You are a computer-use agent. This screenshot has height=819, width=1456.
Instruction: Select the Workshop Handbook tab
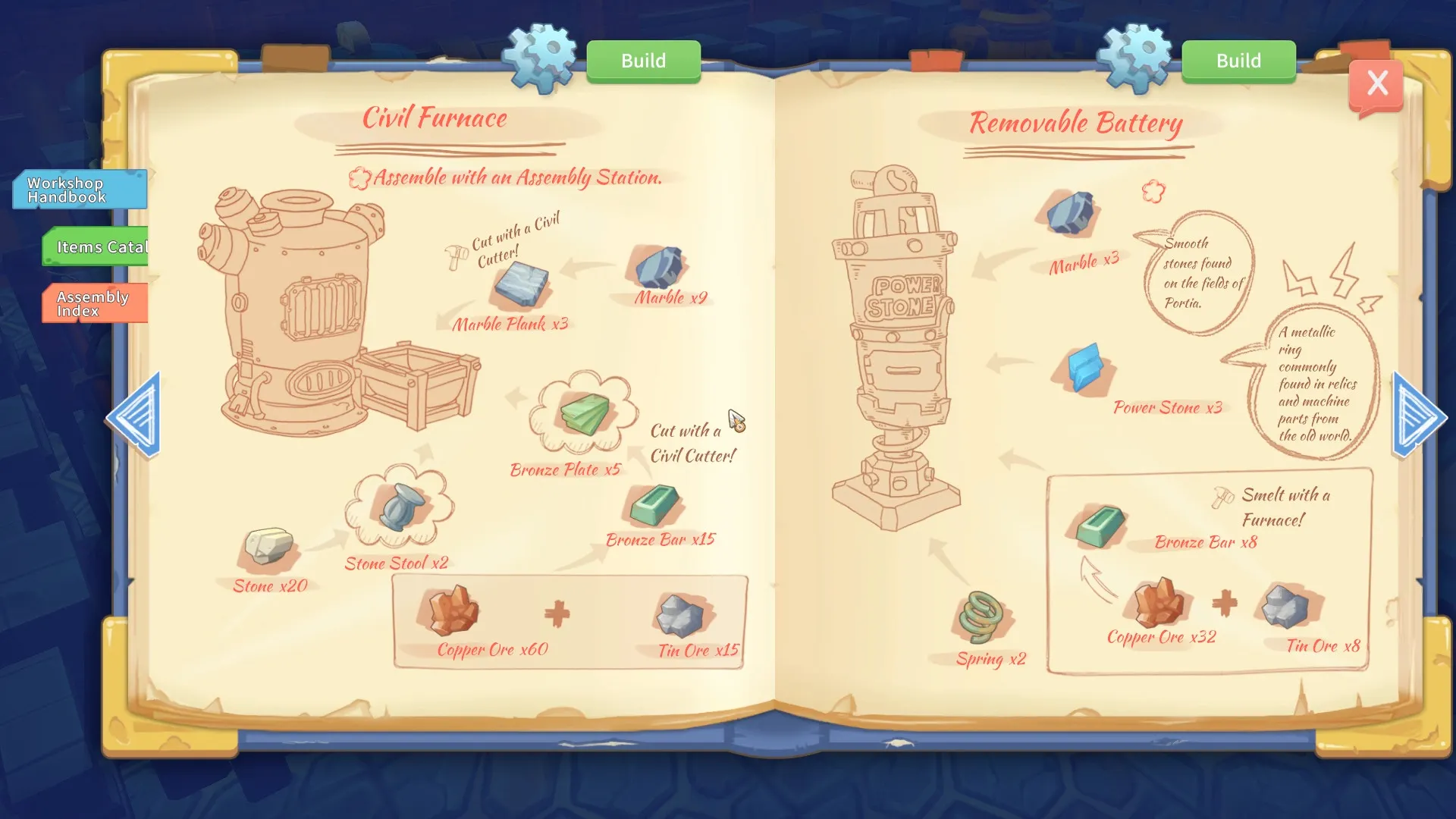(80, 189)
